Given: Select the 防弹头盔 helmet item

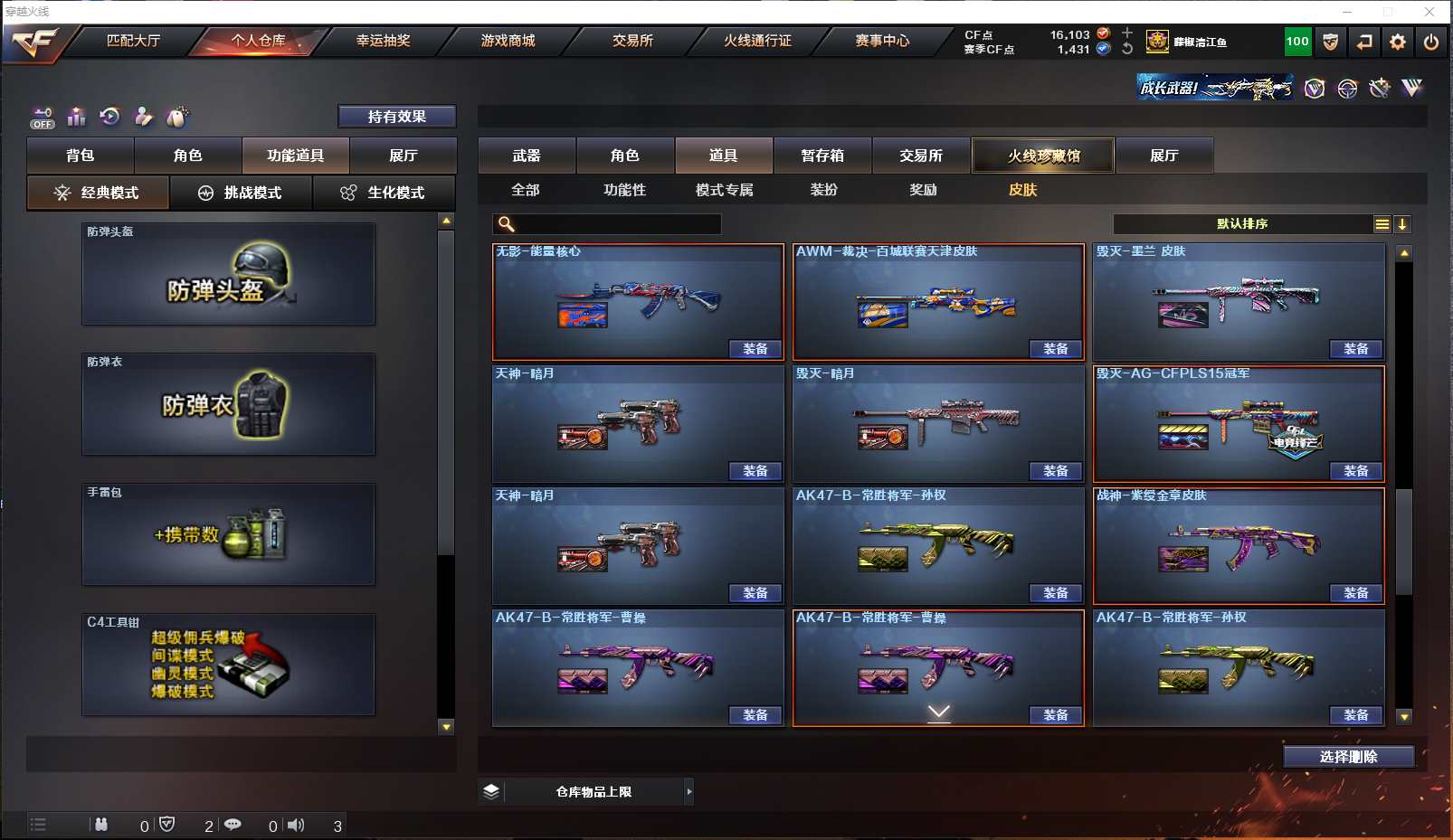Looking at the screenshot, I should click(x=228, y=274).
